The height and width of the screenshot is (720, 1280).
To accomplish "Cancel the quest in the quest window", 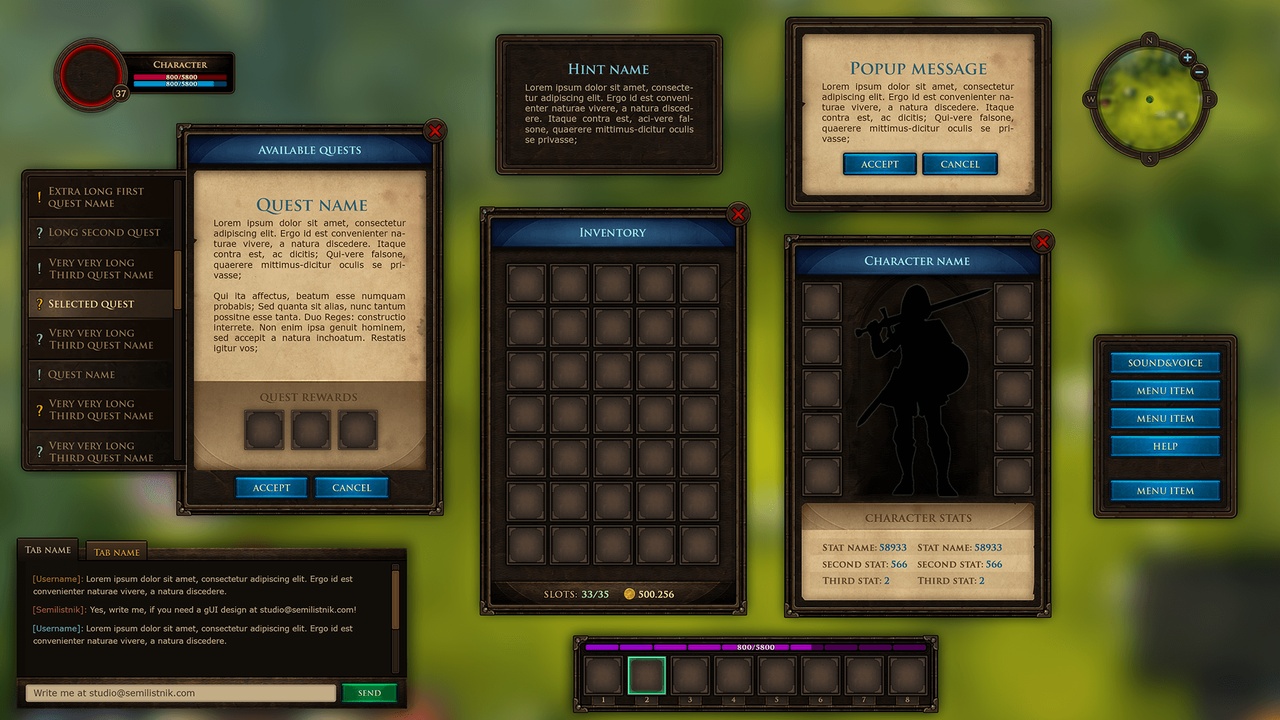I will [351, 488].
